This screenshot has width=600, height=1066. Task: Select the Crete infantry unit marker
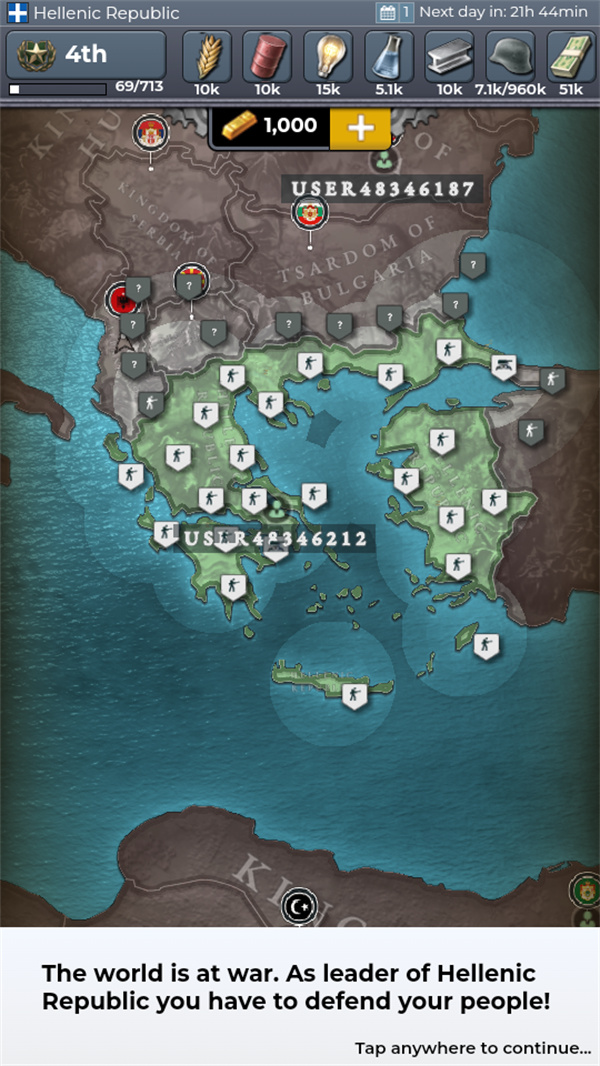point(354,693)
